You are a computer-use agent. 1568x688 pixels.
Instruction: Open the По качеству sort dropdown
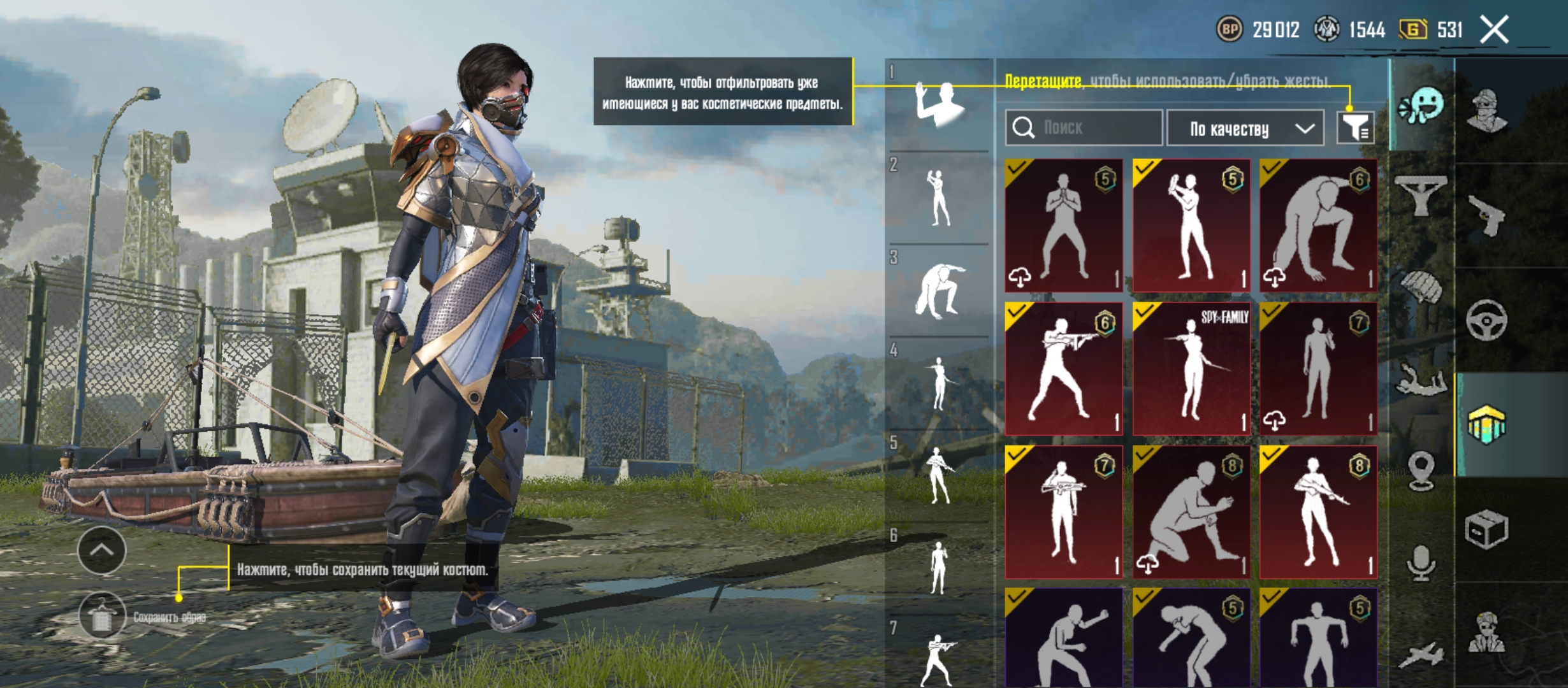[x=1245, y=129]
